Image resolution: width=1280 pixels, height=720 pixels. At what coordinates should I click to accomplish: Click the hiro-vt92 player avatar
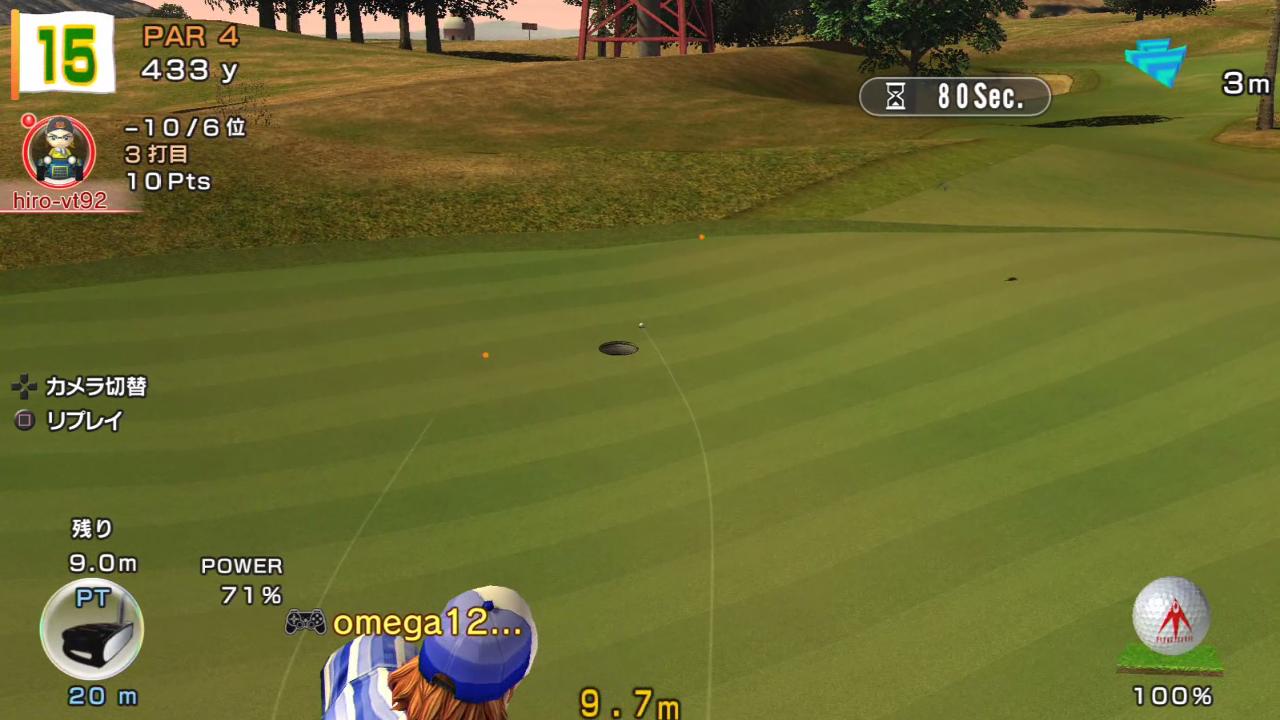[59, 152]
